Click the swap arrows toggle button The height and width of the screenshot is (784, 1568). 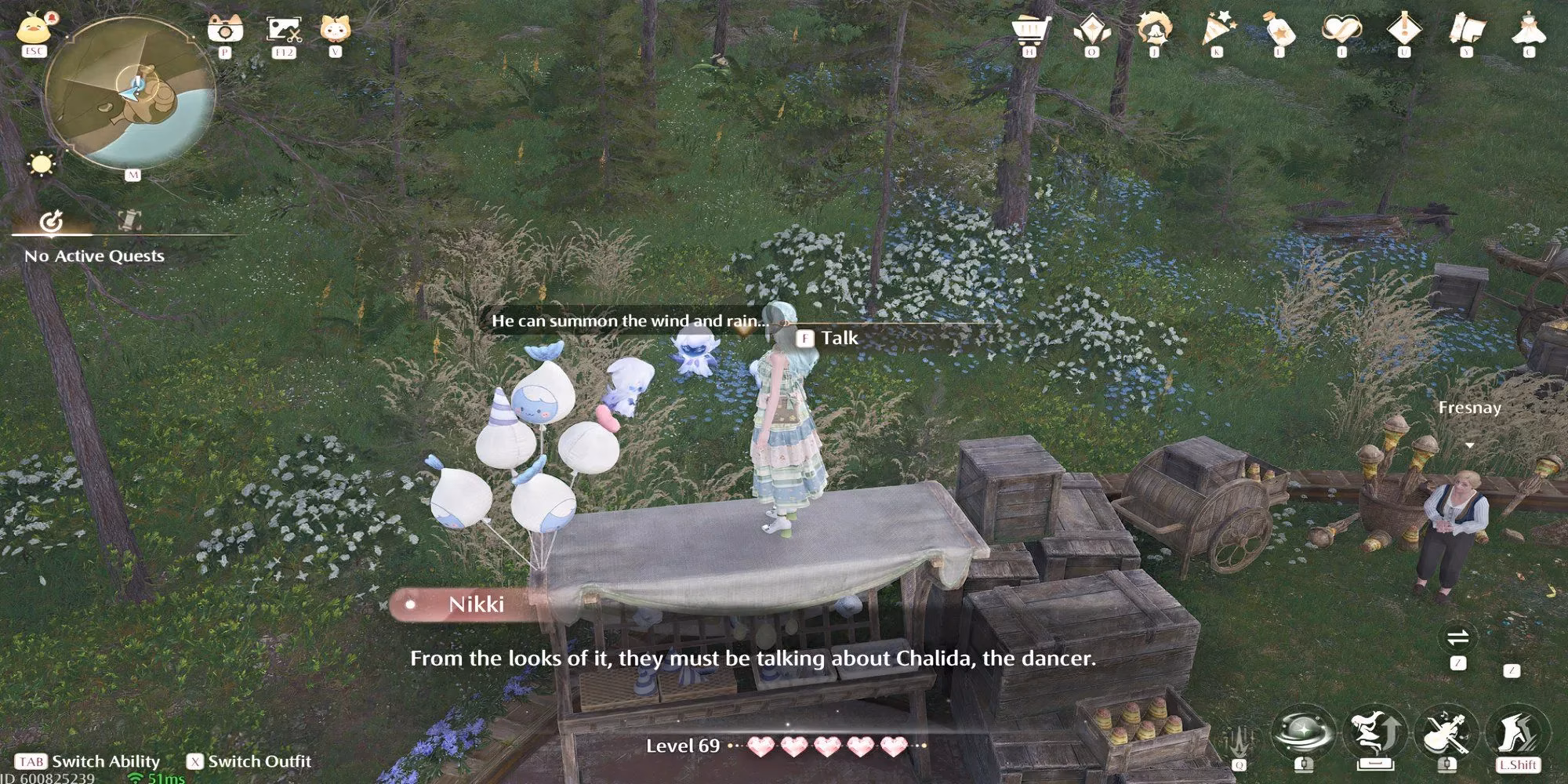click(x=1458, y=637)
